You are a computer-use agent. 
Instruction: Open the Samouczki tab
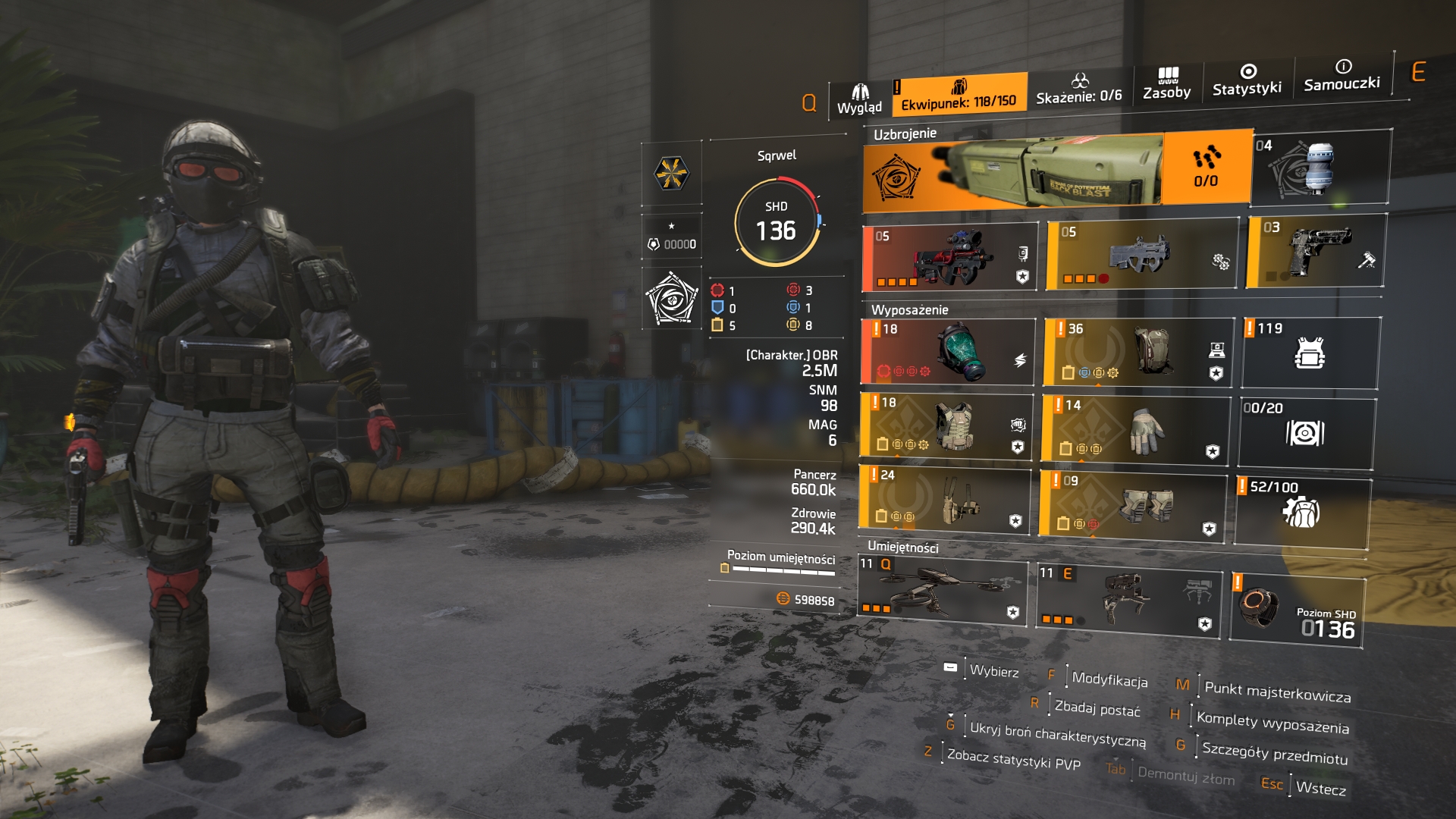coord(1341,75)
